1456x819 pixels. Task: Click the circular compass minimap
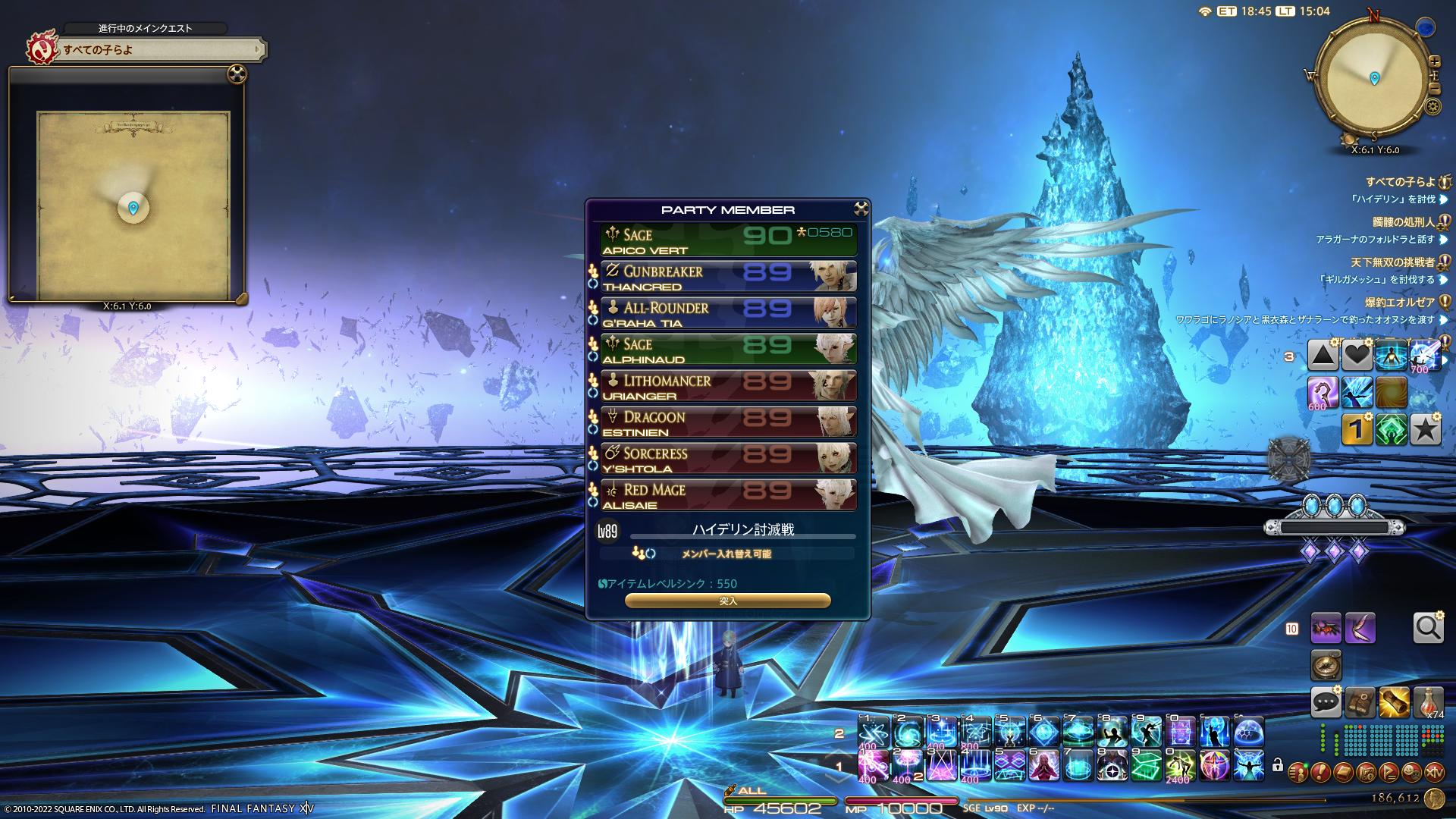coord(1373,78)
